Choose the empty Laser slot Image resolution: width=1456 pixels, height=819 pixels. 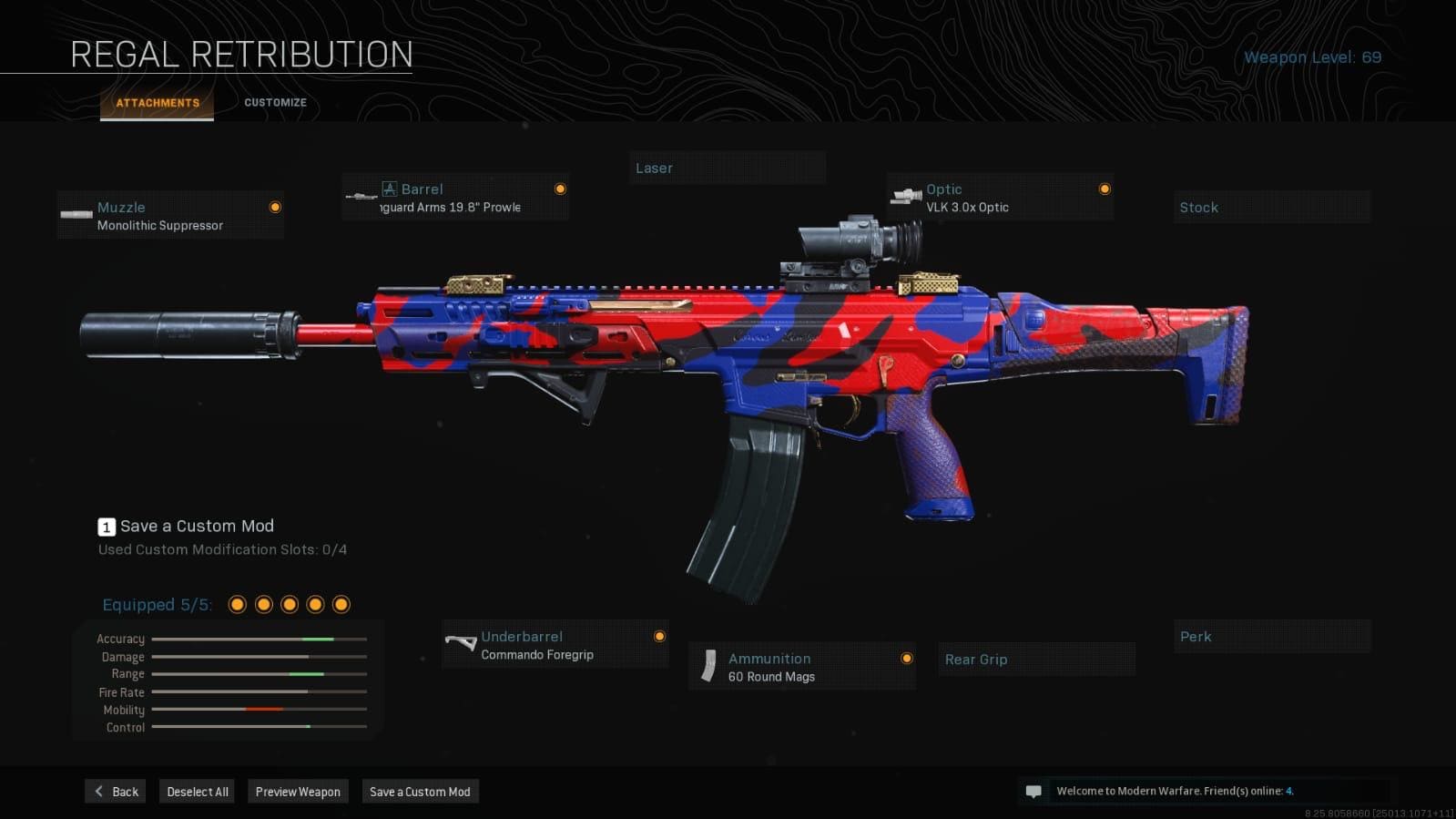[x=727, y=169]
